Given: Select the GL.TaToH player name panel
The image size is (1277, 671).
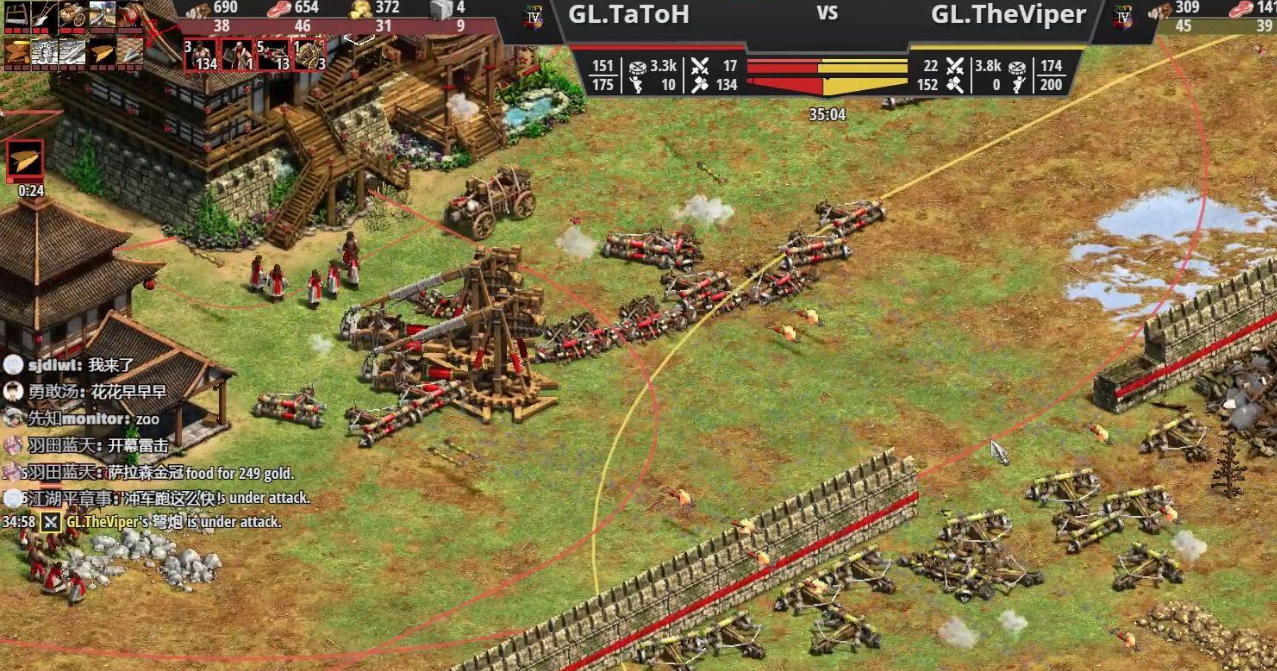Looking at the screenshot, I should 628,15.
